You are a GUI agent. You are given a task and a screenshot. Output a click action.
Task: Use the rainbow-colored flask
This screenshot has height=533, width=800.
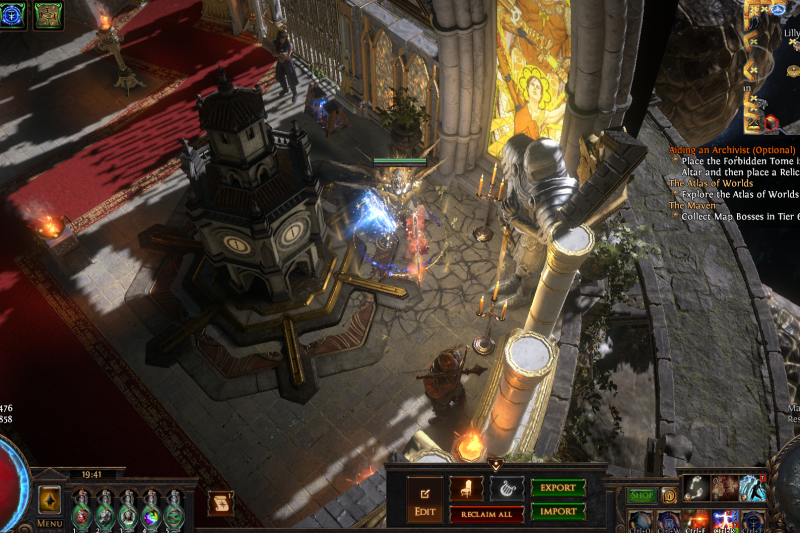pyautogui.click(x=150, y=511)
